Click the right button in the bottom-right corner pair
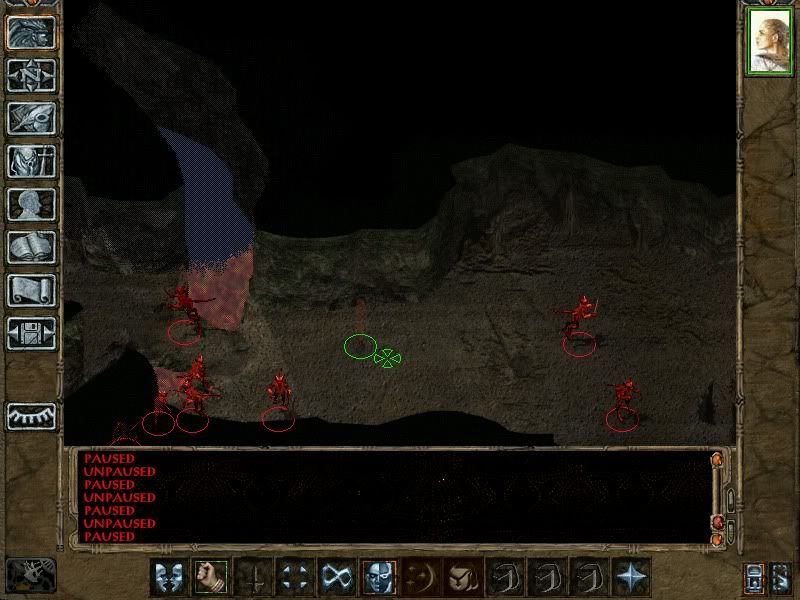 point(781,577)
